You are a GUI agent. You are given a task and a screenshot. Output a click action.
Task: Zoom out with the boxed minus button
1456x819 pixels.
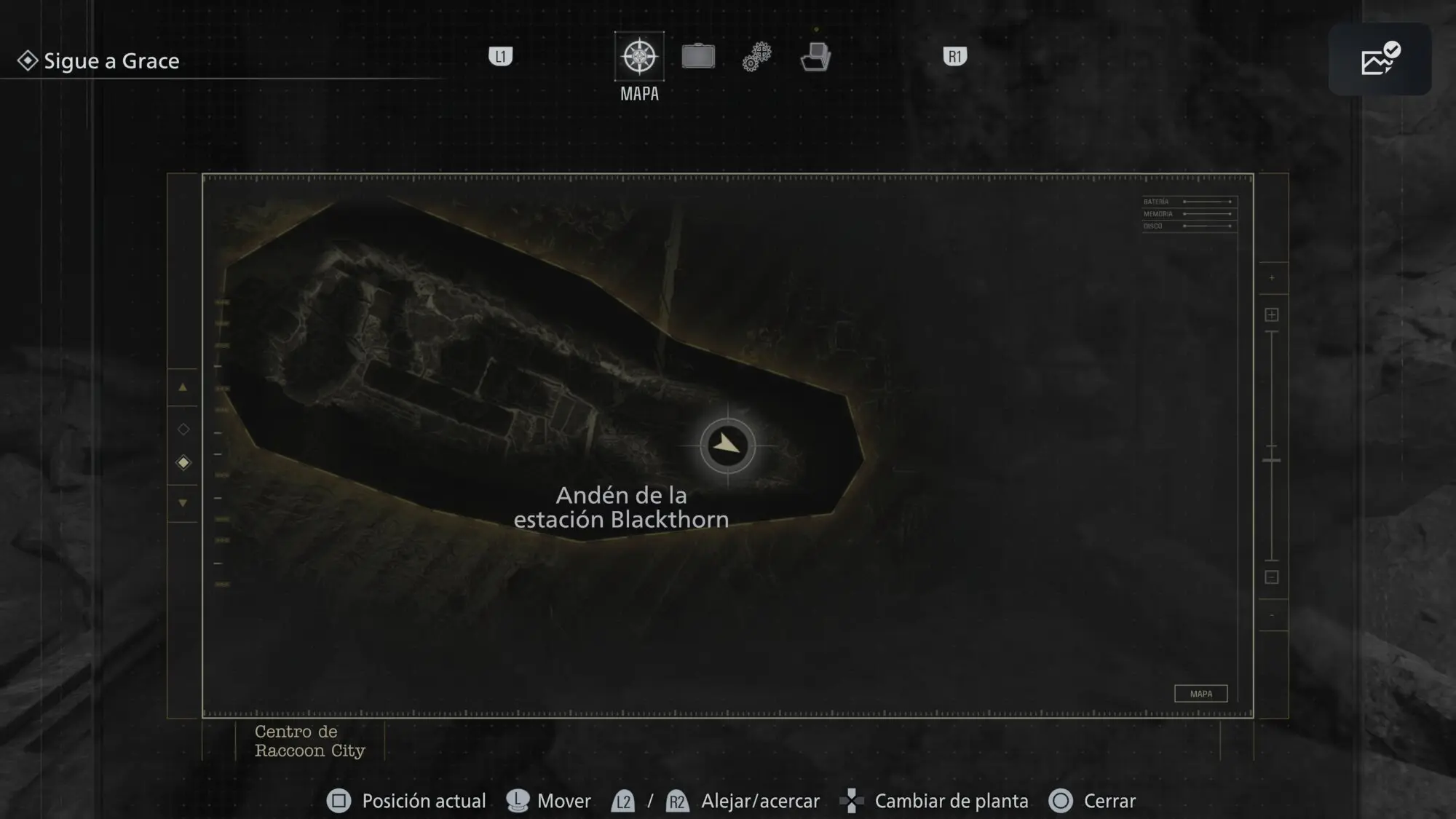click(x=1272, y=577)
